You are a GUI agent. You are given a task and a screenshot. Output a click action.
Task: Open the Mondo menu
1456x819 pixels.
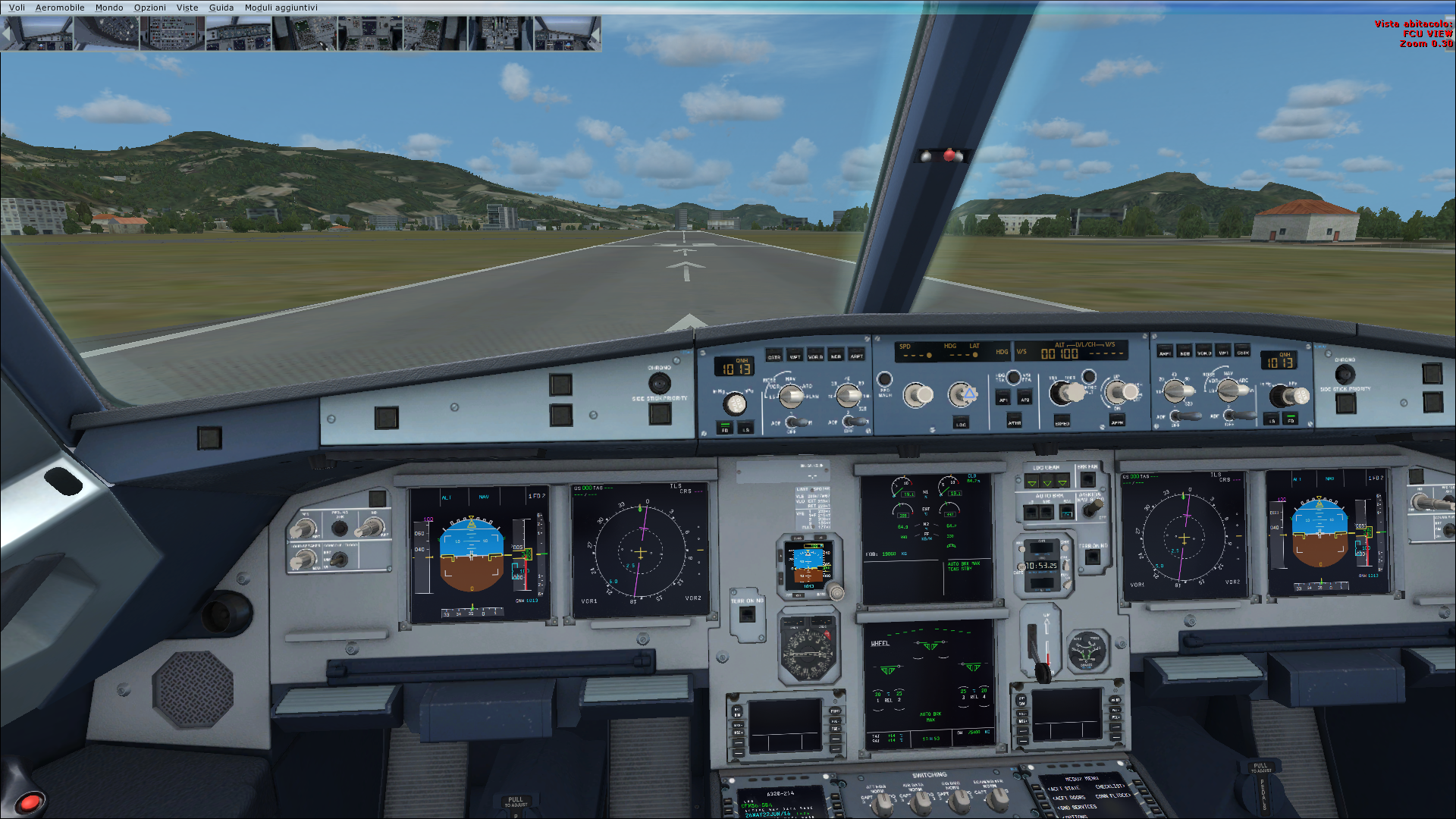109,8
